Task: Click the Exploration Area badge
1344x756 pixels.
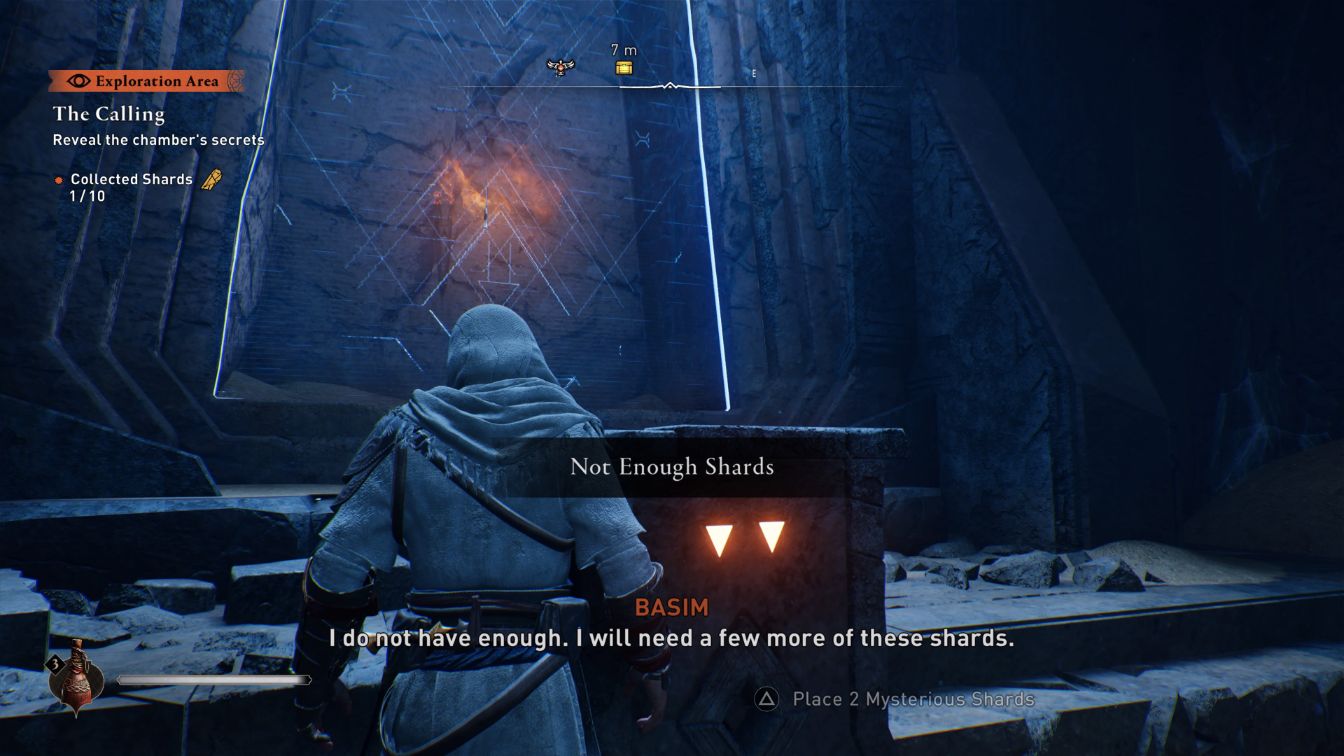Action: click(x=146, y=81)
